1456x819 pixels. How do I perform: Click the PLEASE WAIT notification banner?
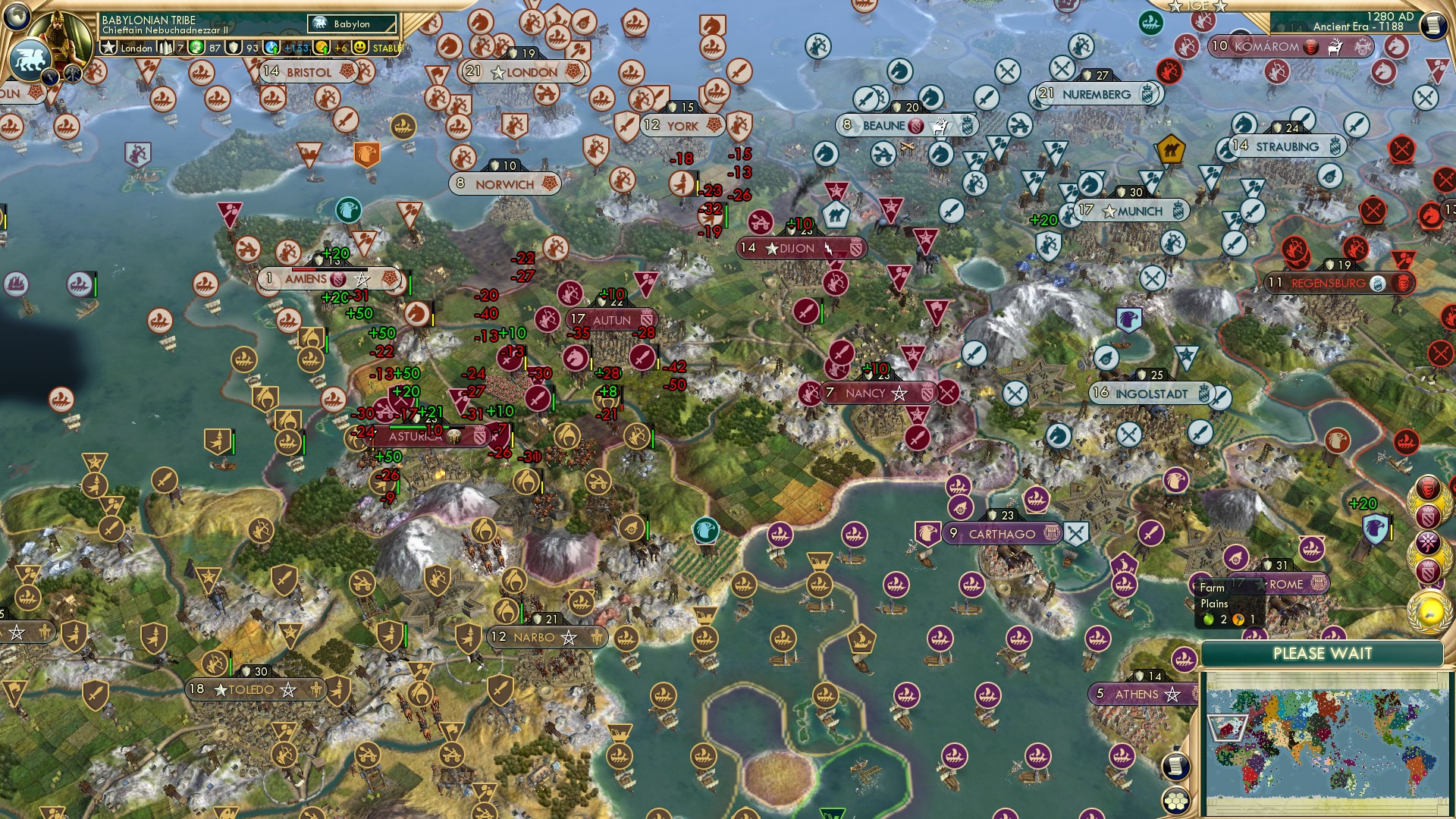coord(1323,653)
